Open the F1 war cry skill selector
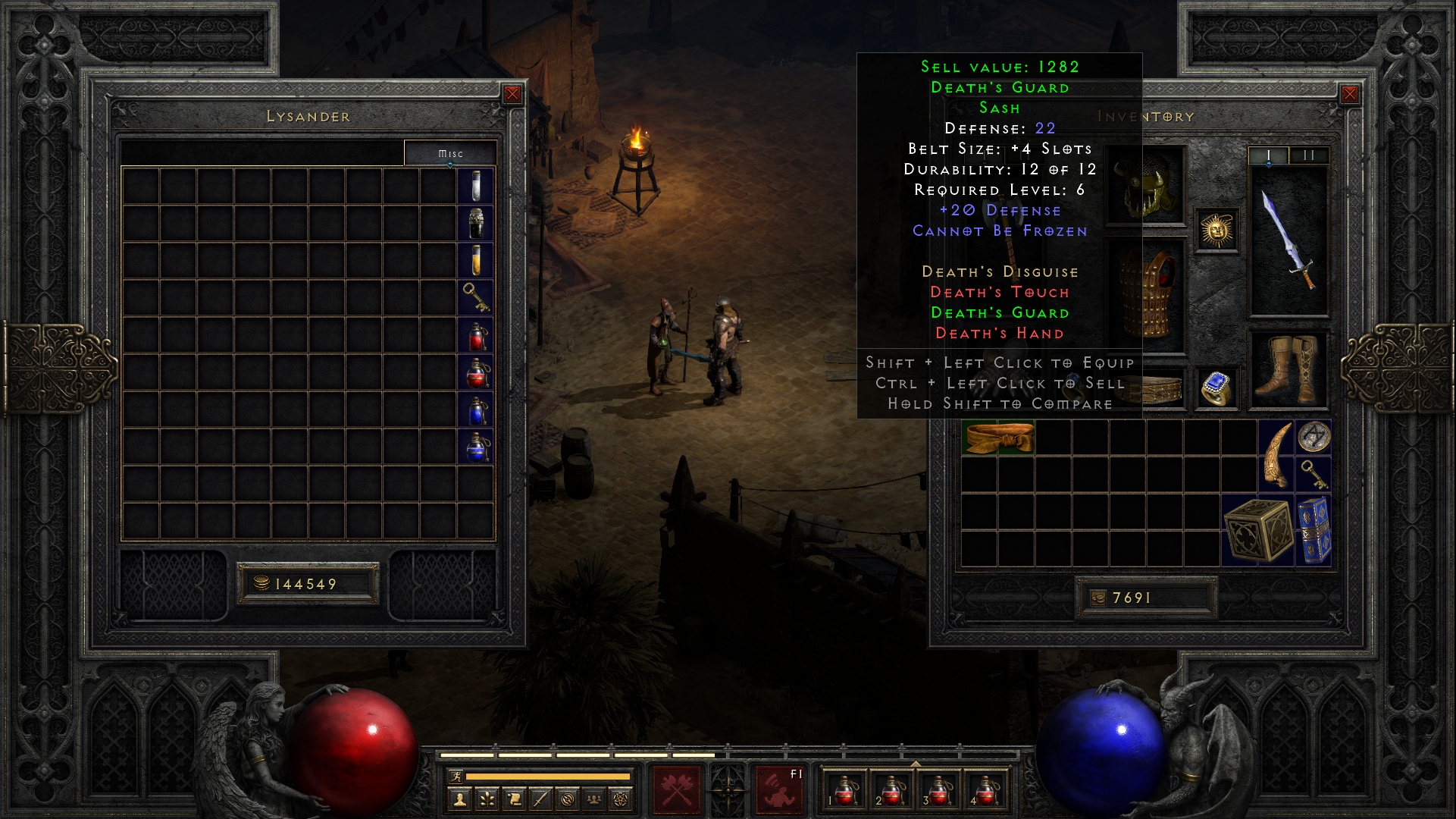The height and width of the screenshot is (819, 1456). pyautogui.click(x=779, y=789)
